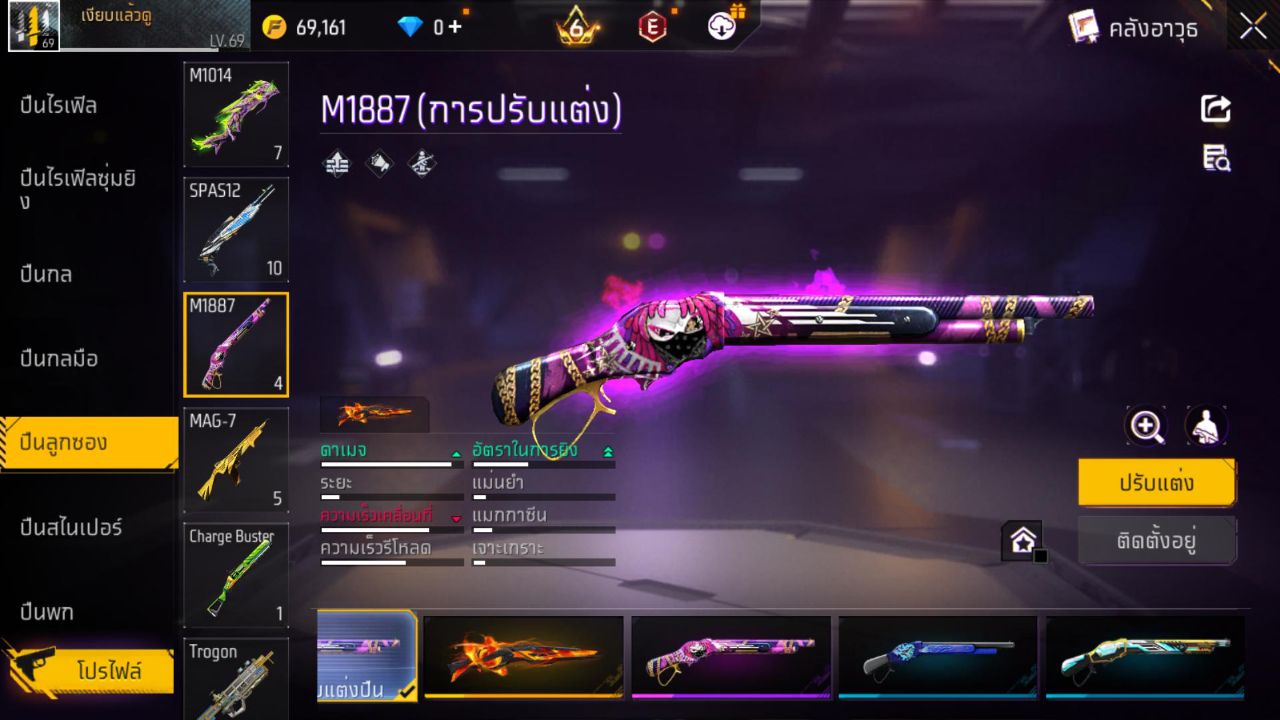Select the magnifier zoom icon
The width and height of the screenshot is (1280, 720).
pyautogui.click(x=1146, y=426)
